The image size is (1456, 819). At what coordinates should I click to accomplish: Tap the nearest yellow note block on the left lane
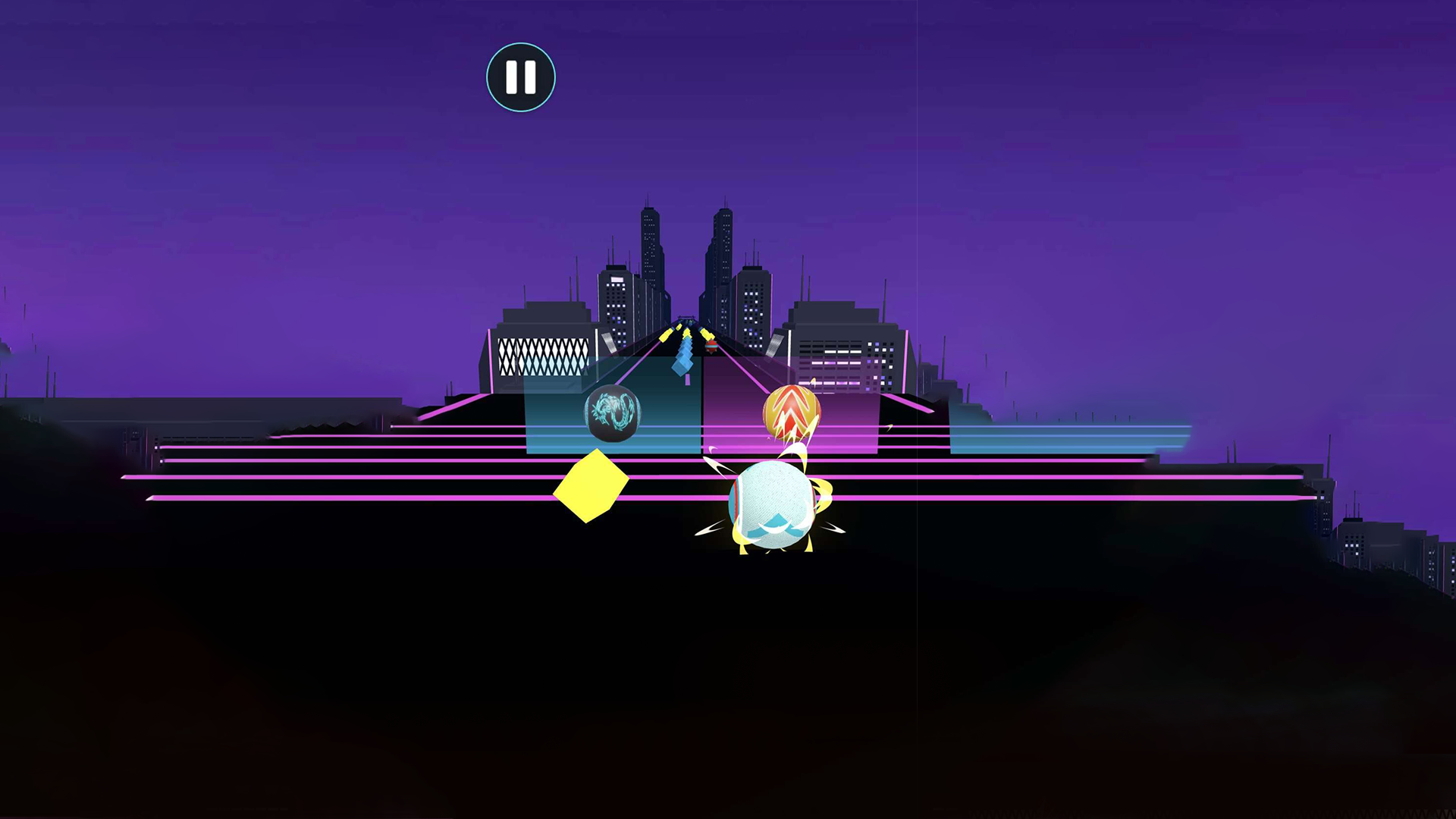pos(664,337)
